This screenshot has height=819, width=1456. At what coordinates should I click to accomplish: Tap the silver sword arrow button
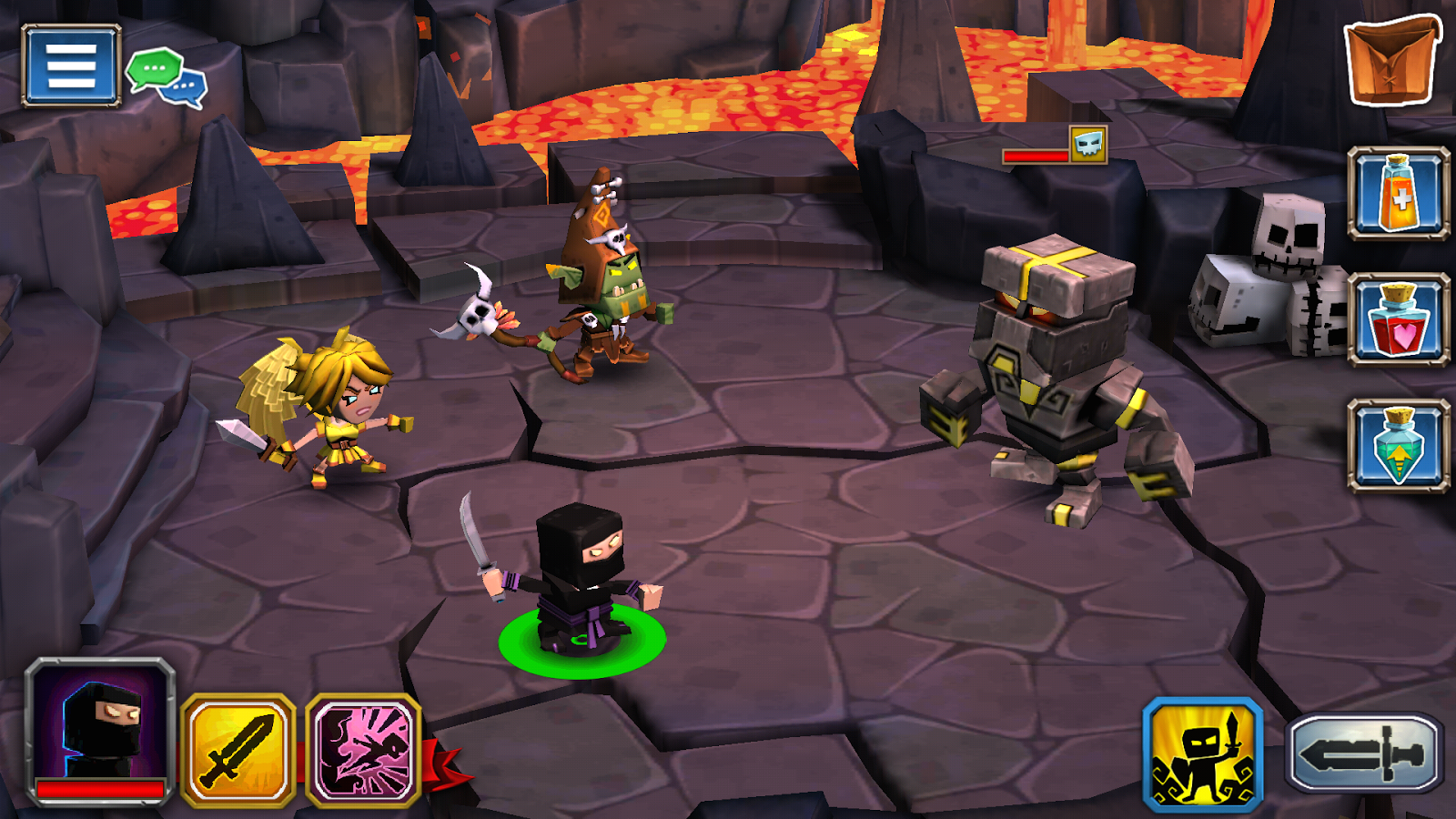(x=1363, y=753)
